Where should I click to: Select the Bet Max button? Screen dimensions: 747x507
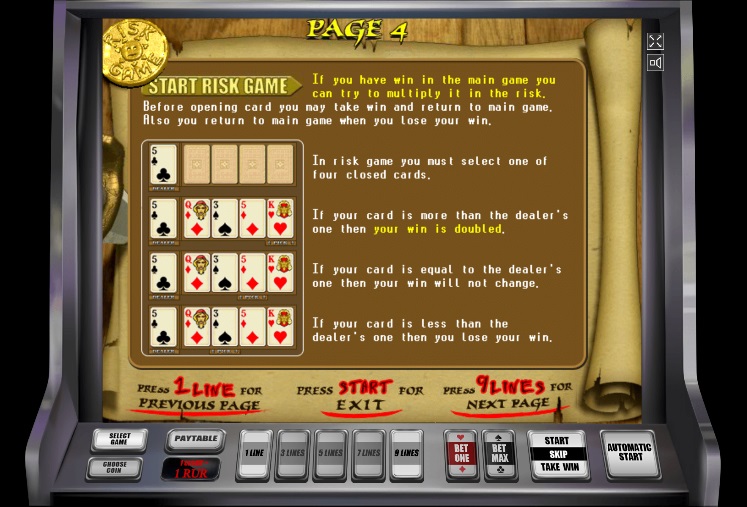pos(499,454)
